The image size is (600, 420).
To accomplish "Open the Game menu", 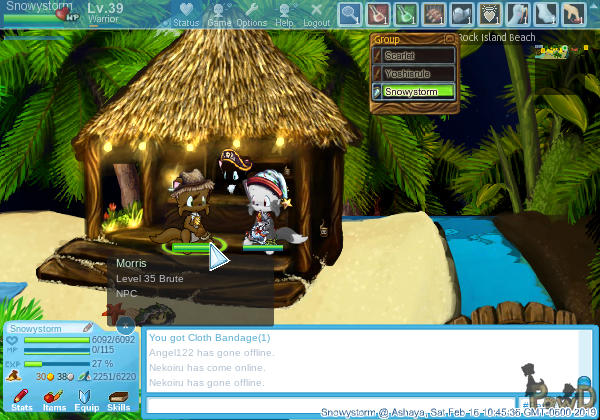I will [219, 14].
